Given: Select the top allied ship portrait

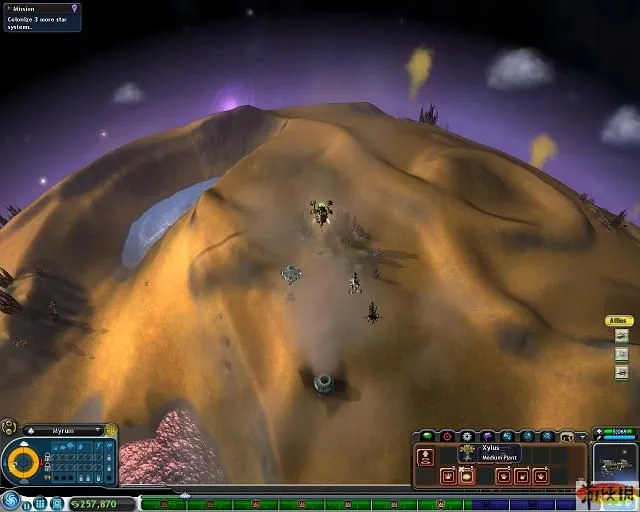Looking at the screenshot, I should point(621,337).
